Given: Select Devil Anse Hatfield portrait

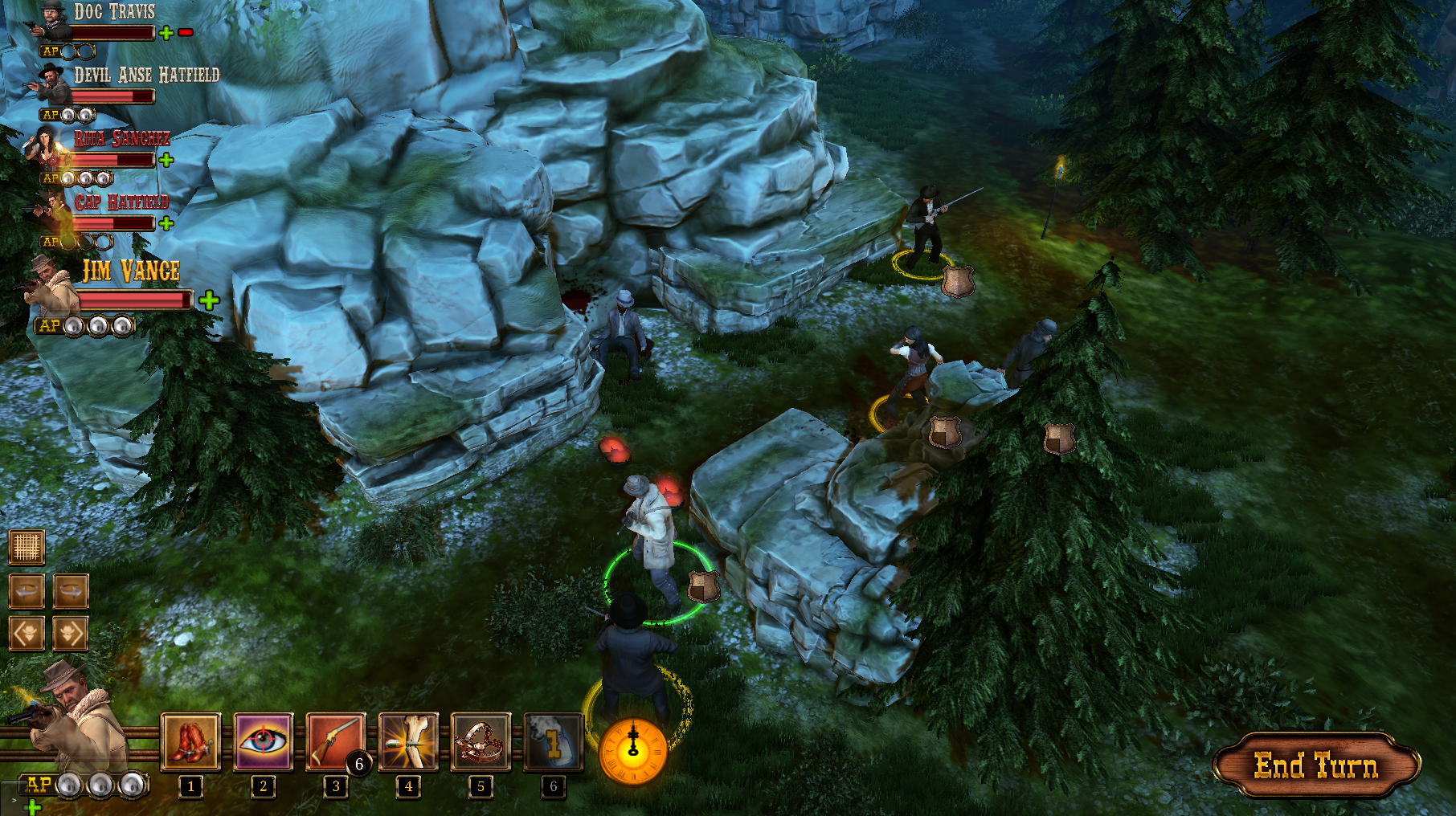Looking at the screenshot, I should [52, 83].
